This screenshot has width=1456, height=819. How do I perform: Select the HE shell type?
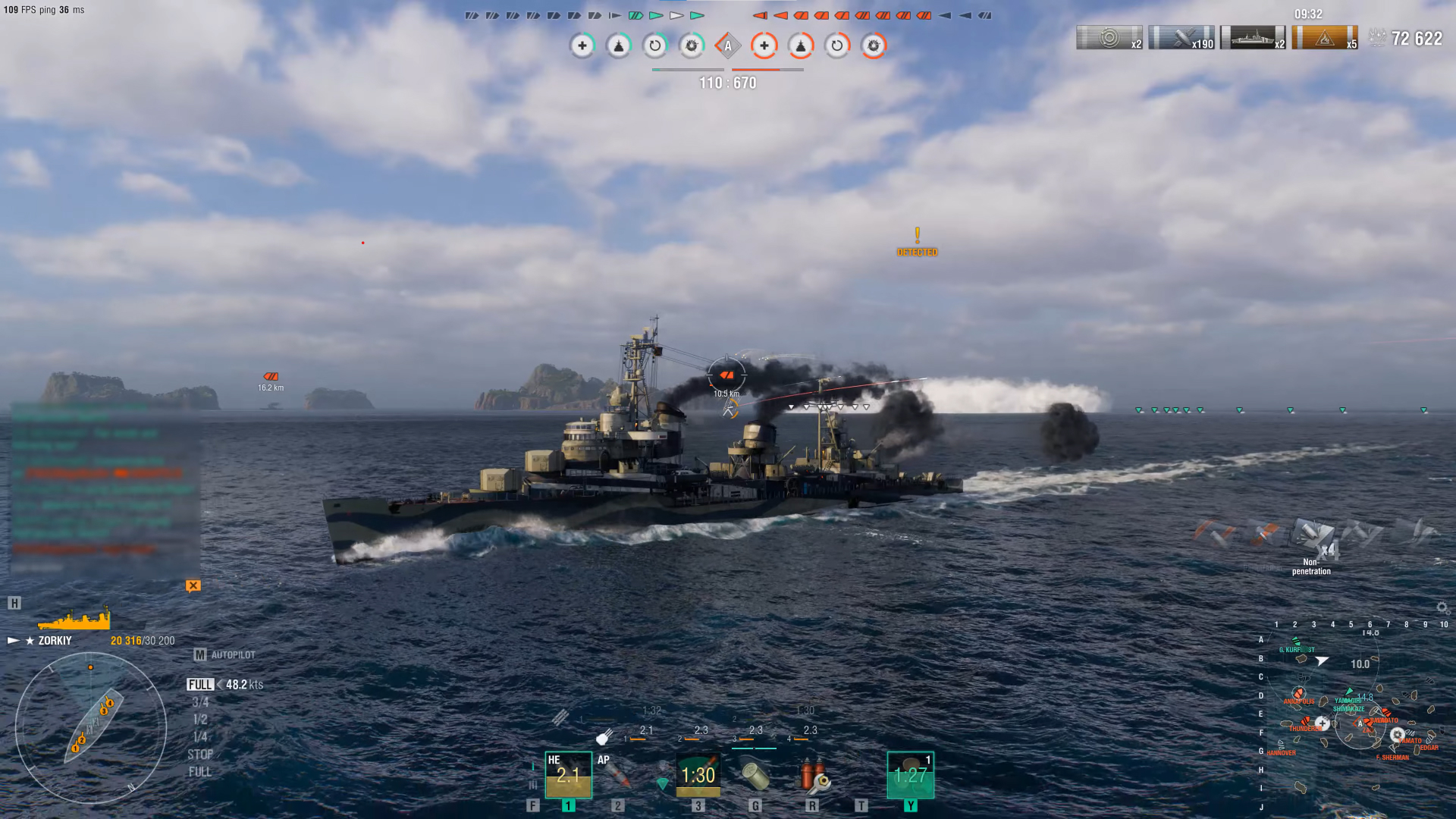568,774
